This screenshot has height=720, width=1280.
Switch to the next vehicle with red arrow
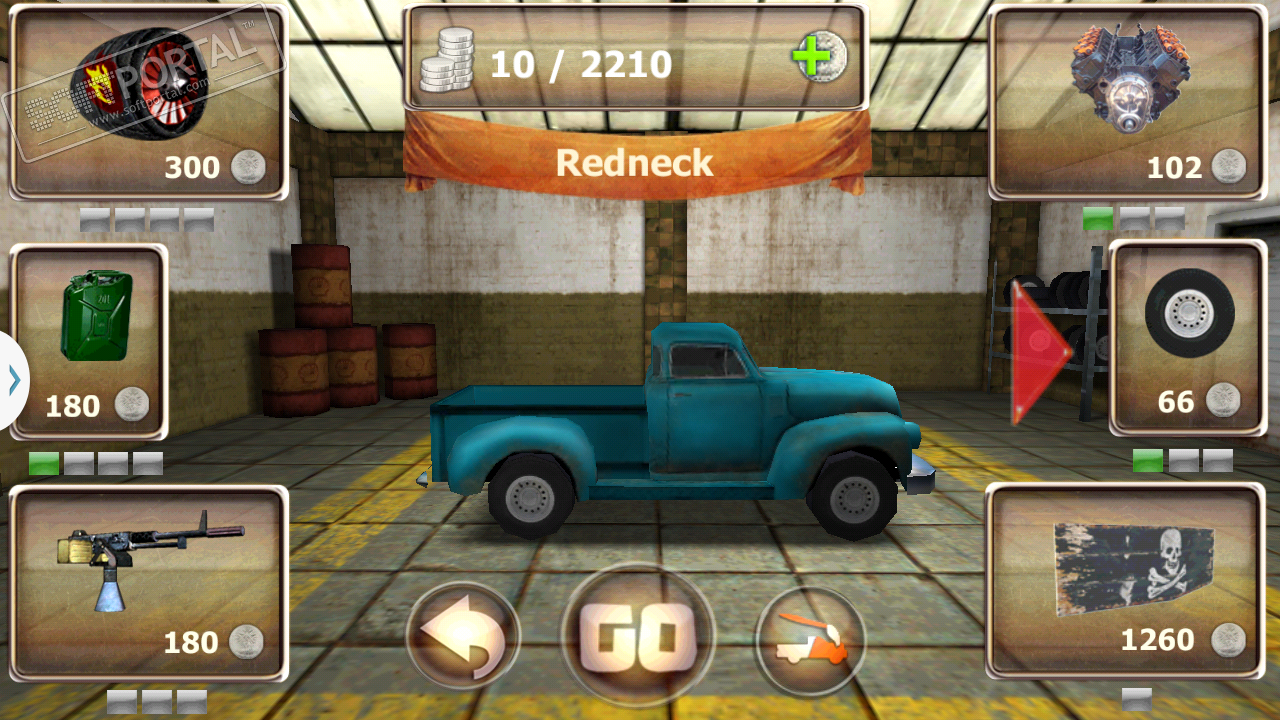click(1039, 352)
